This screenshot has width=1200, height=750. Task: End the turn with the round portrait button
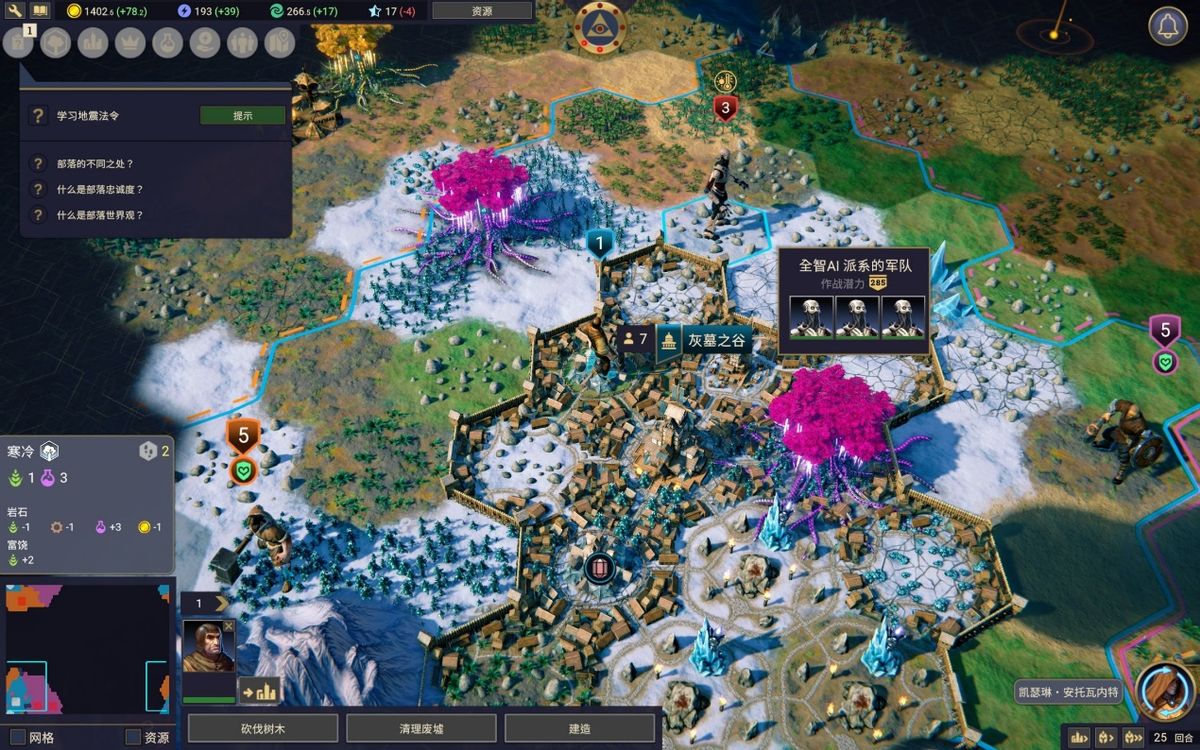[x=1166, y=692]
